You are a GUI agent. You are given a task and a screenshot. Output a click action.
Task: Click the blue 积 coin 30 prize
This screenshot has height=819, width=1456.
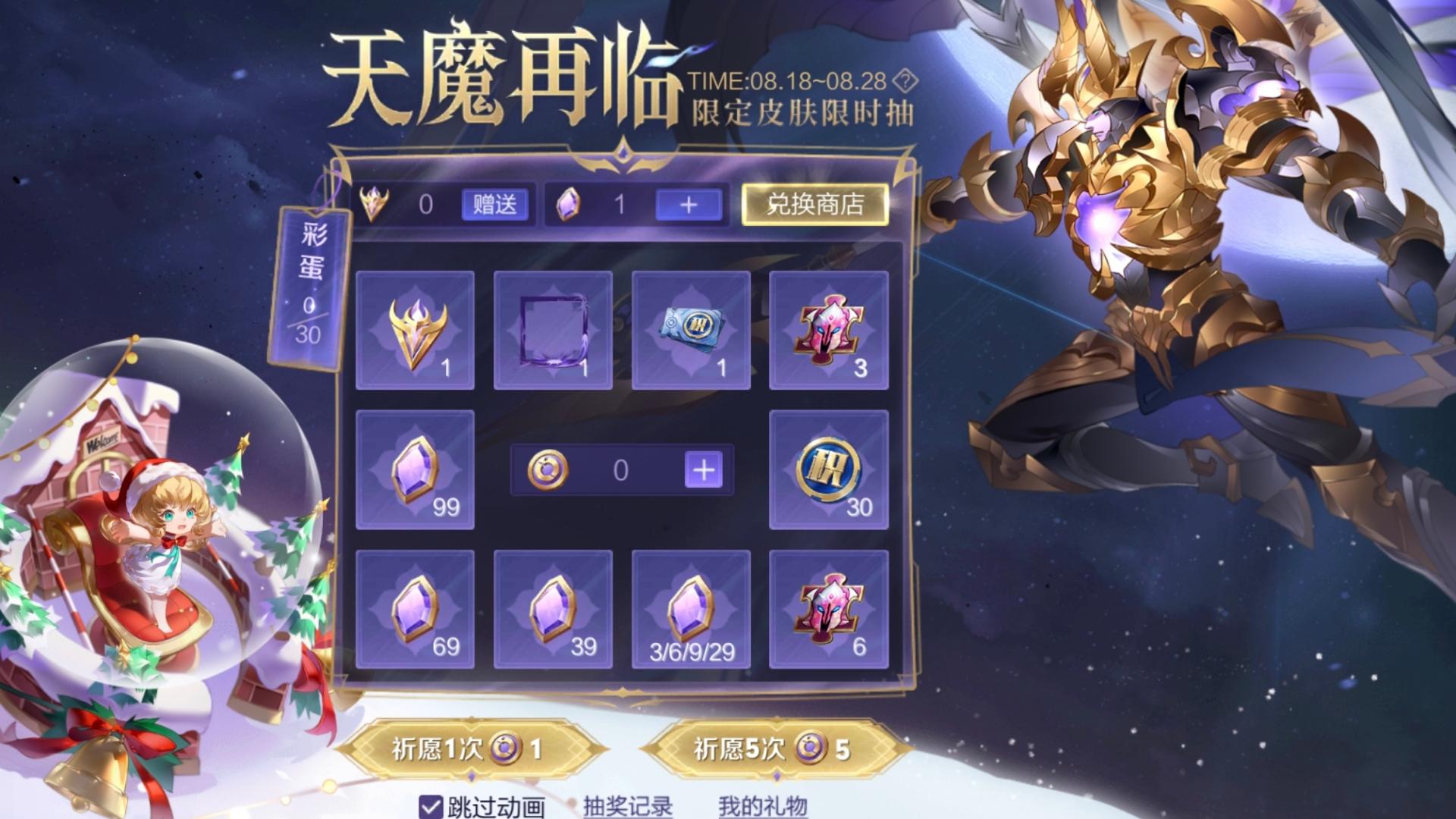[x=828, y=469]
